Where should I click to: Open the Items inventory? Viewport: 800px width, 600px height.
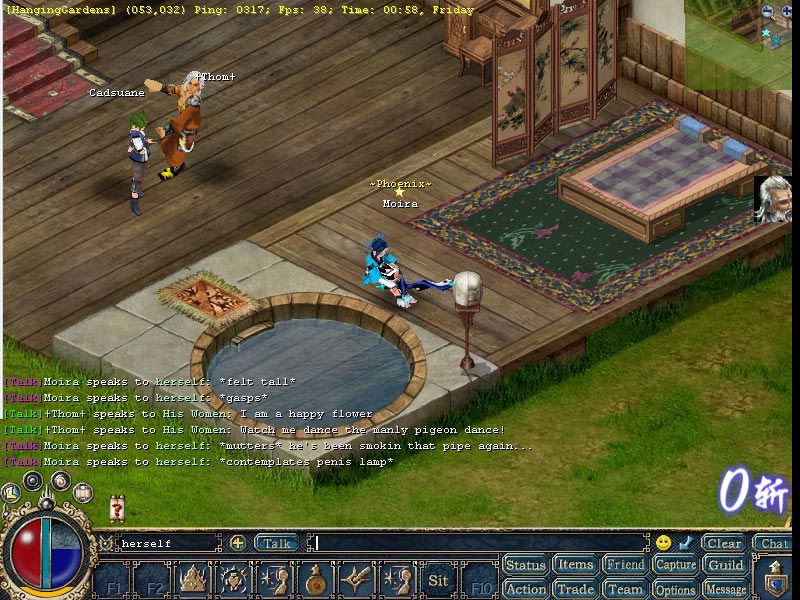click(x=575, y=565)
